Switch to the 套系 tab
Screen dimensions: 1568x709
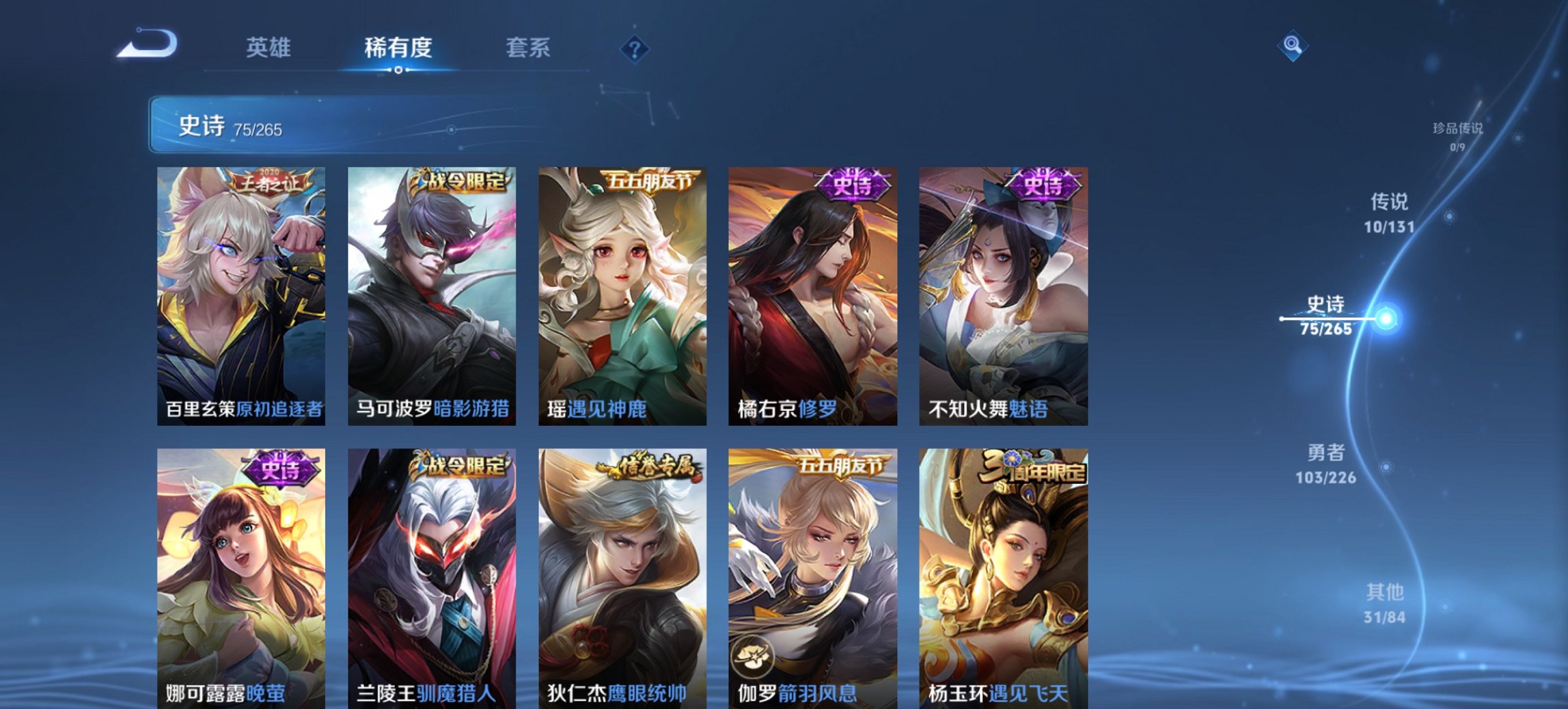pos(529,47)
